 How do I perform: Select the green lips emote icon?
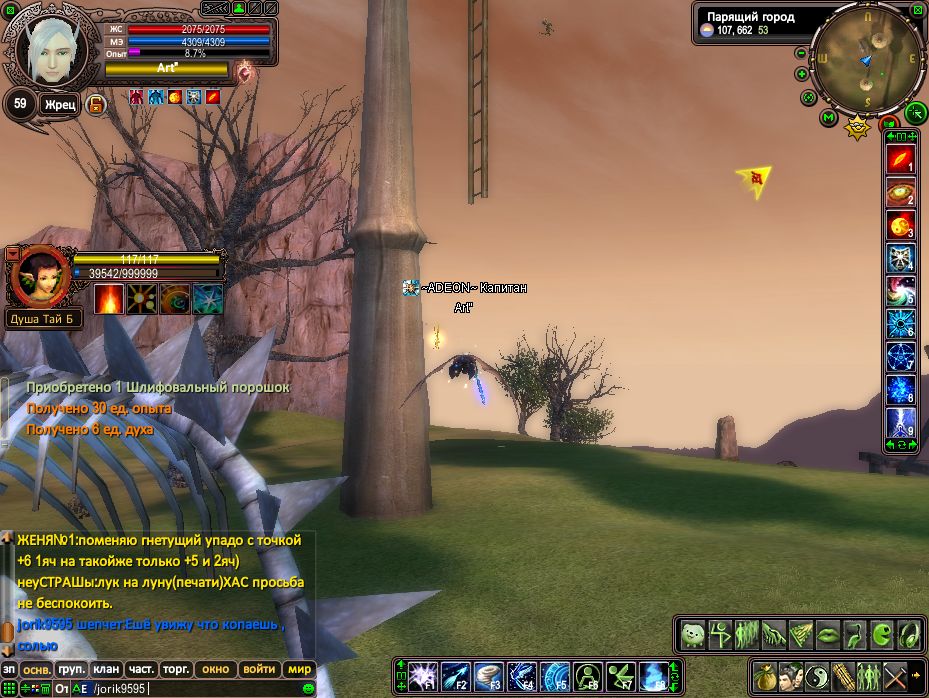coord(830,634)
